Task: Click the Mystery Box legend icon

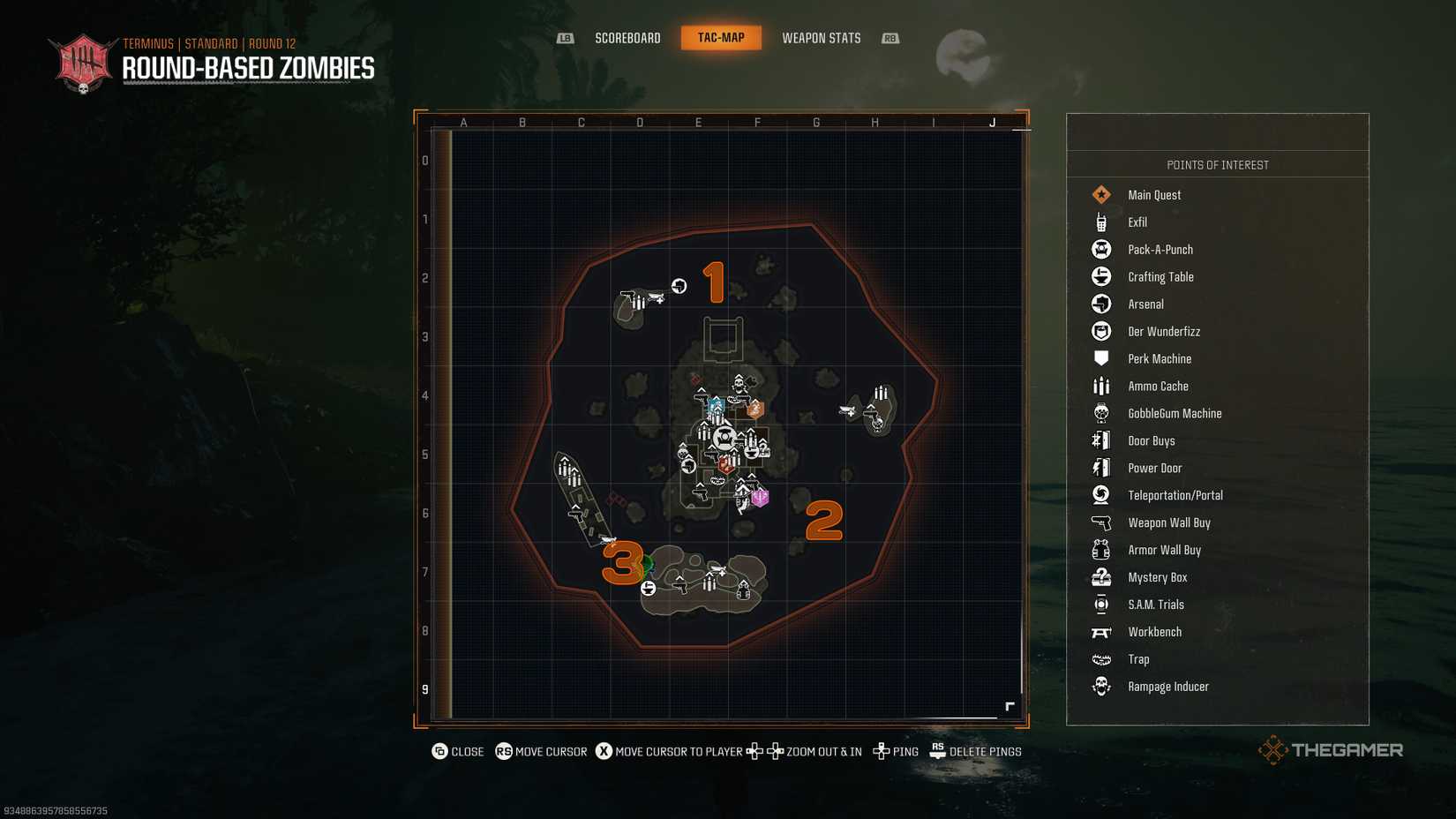Action: click(x=1100, y=577)
